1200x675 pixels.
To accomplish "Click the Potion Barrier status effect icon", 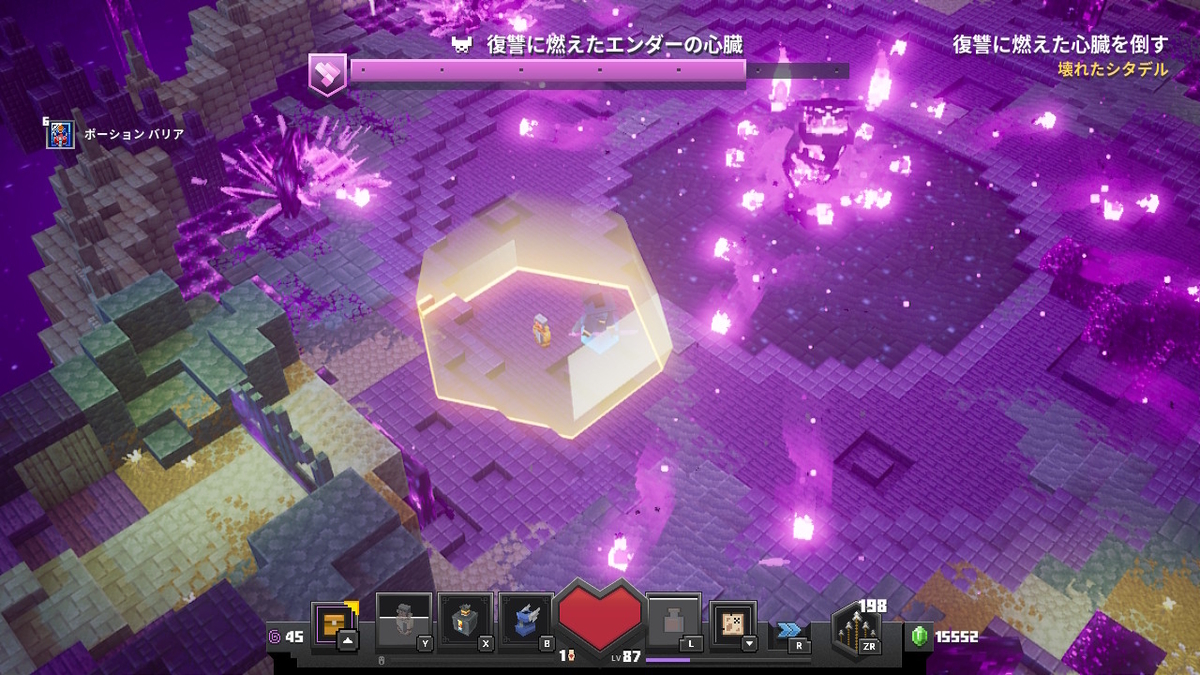I will point(61,134).
